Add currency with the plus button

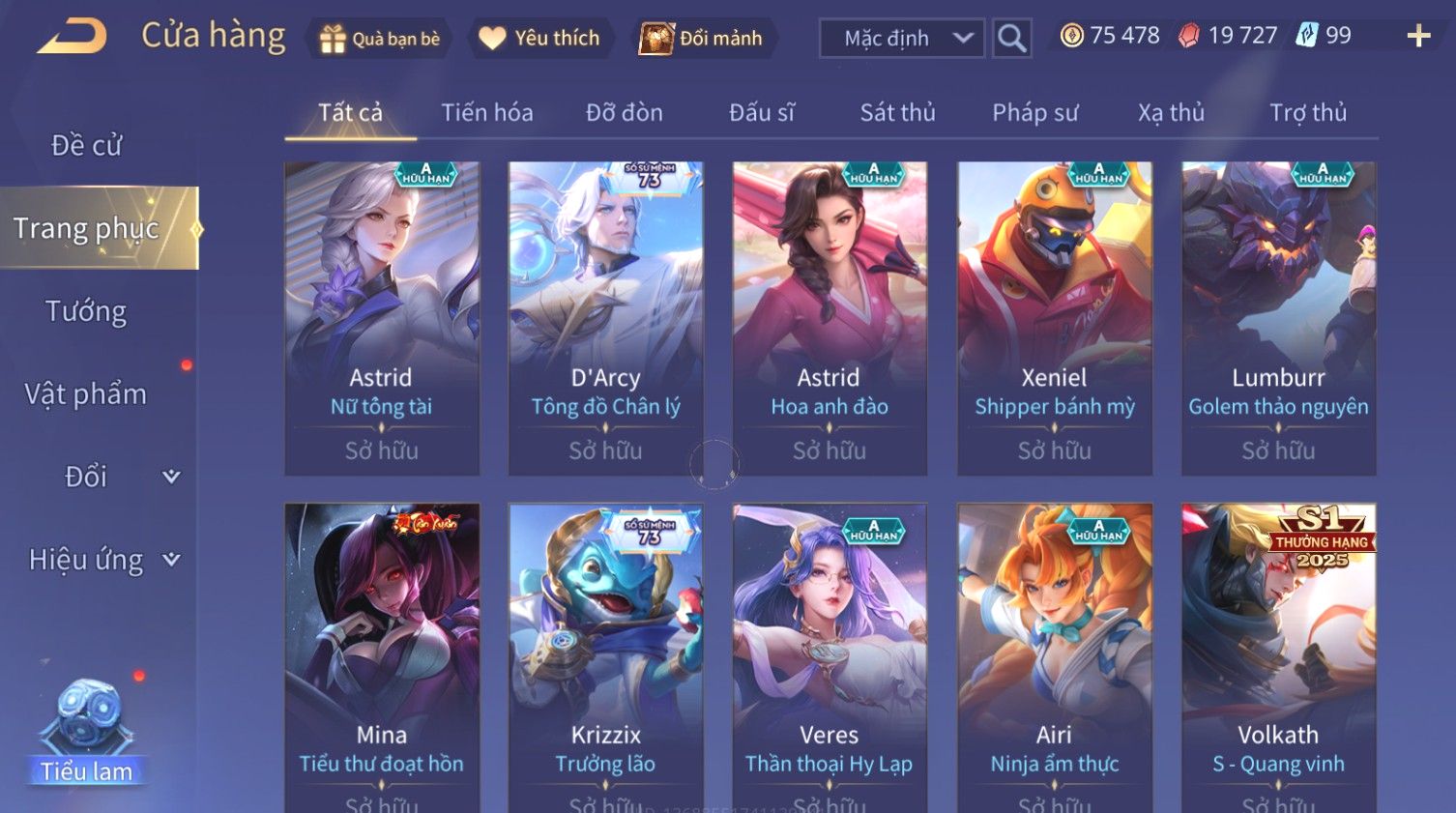(x=1418, y=37)
